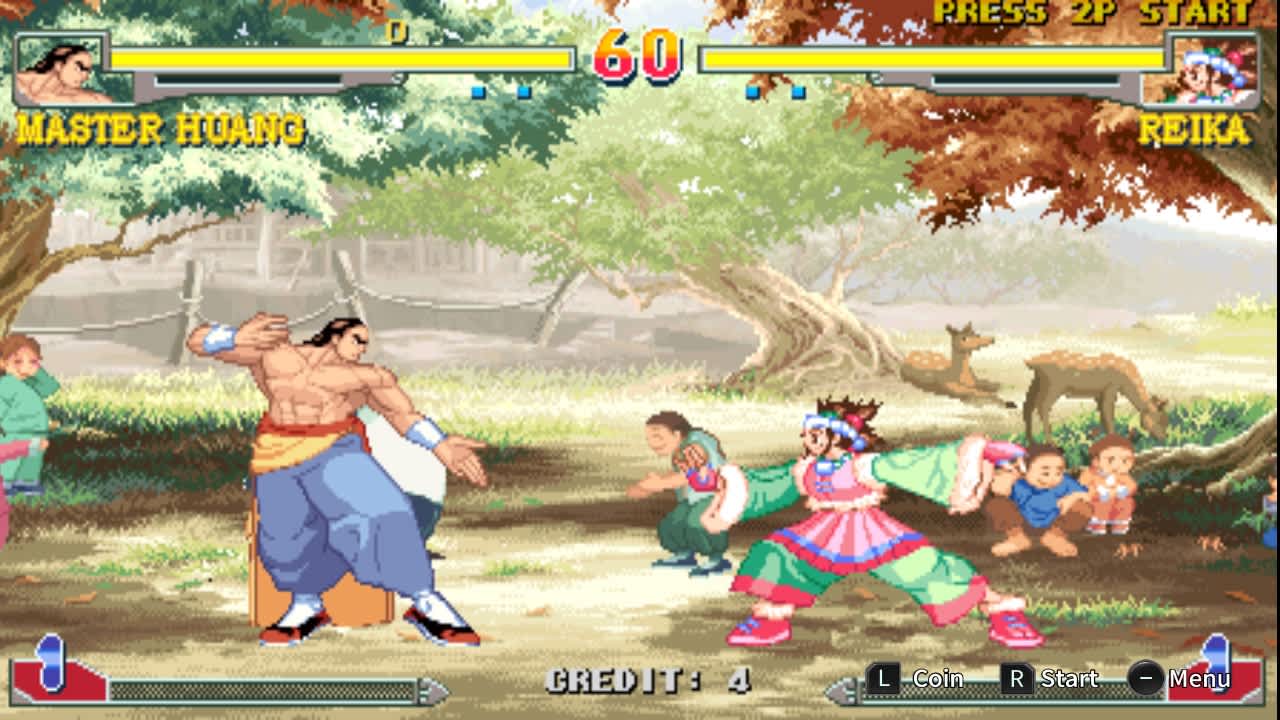1280x720 pixels.
Task: Click the REIKA name label
Action: click(x=1193, y=128)
